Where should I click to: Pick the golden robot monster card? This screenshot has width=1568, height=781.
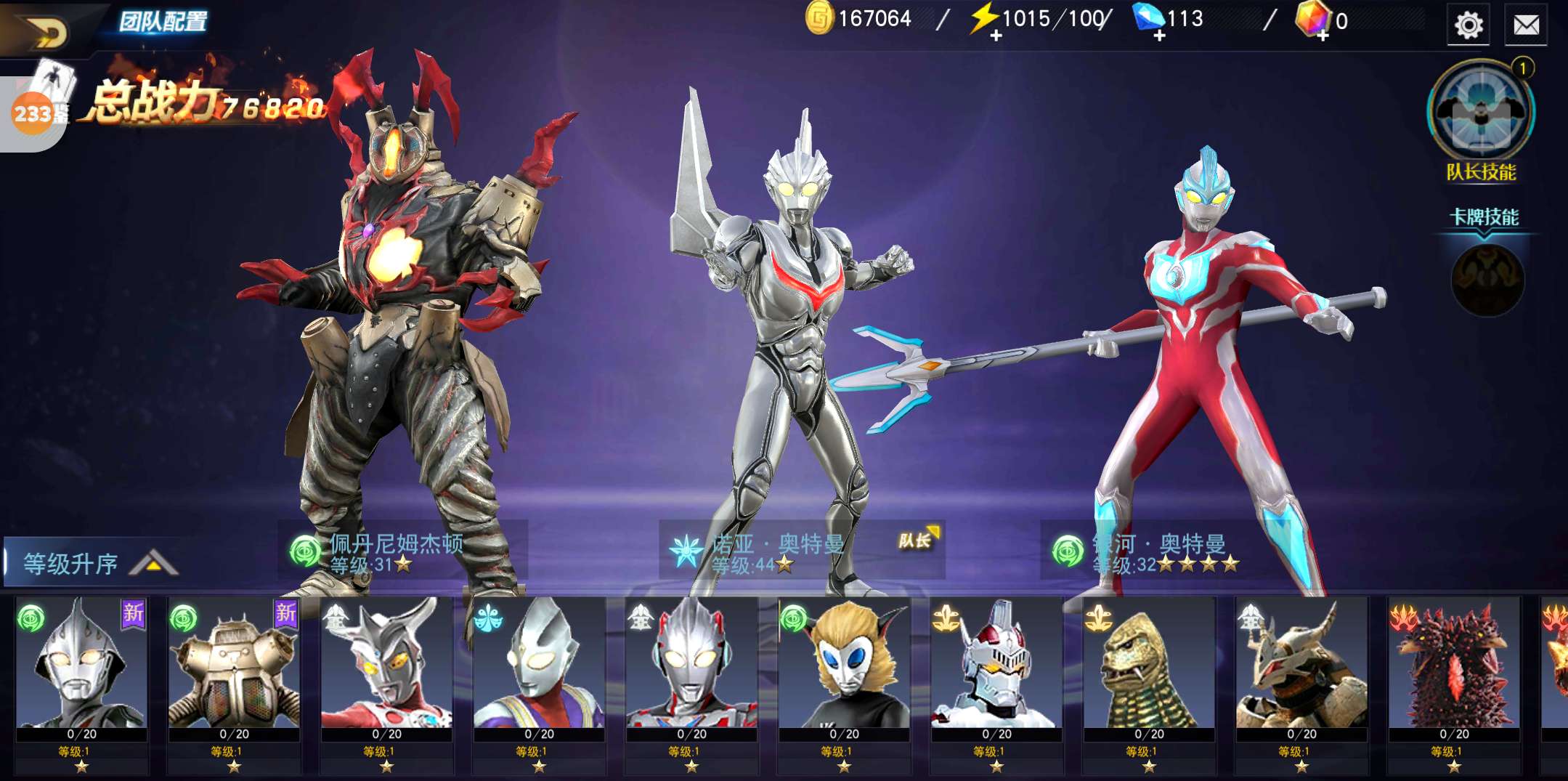click(234, 665)
